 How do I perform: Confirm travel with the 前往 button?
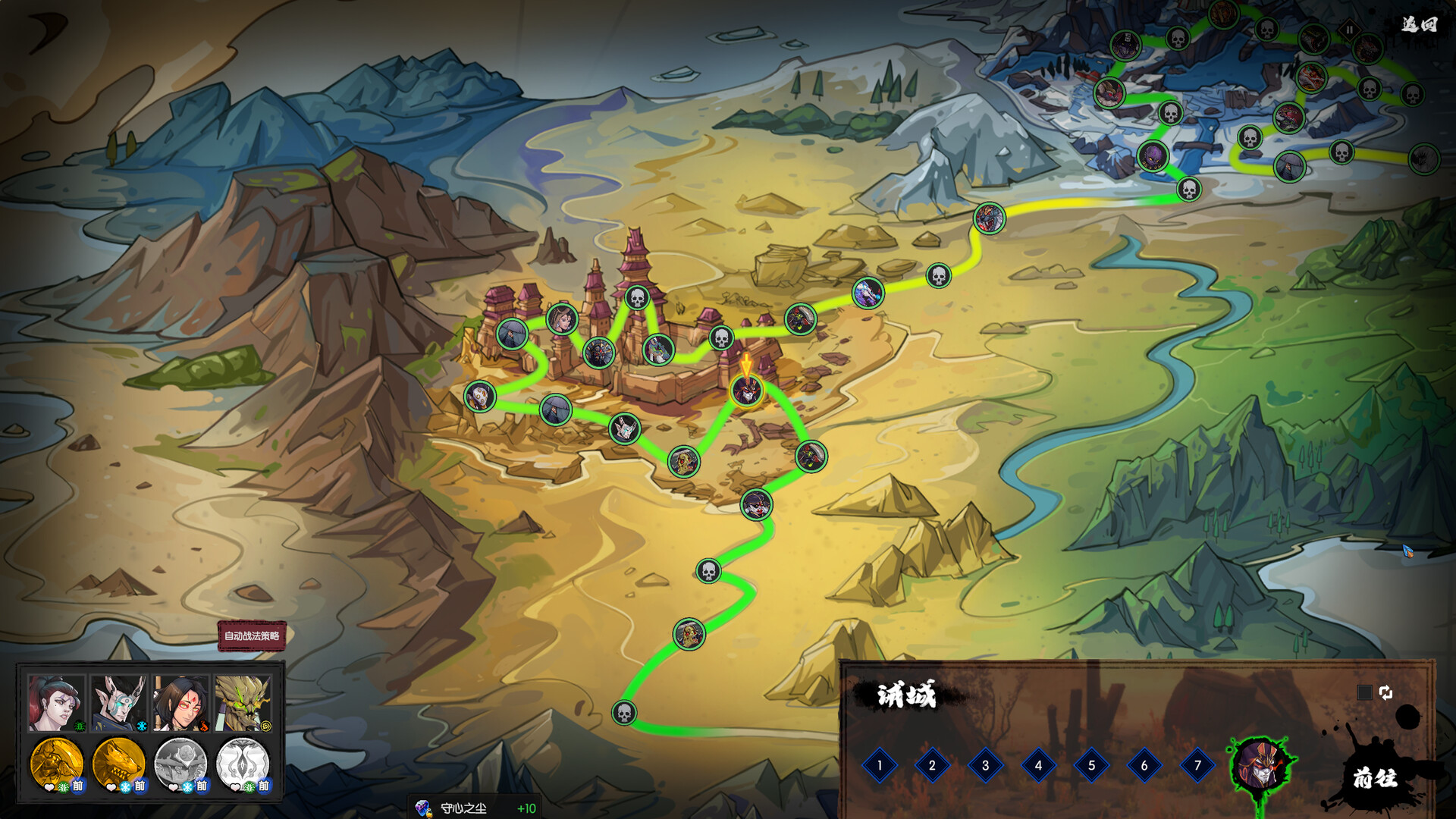[1374, 778]
